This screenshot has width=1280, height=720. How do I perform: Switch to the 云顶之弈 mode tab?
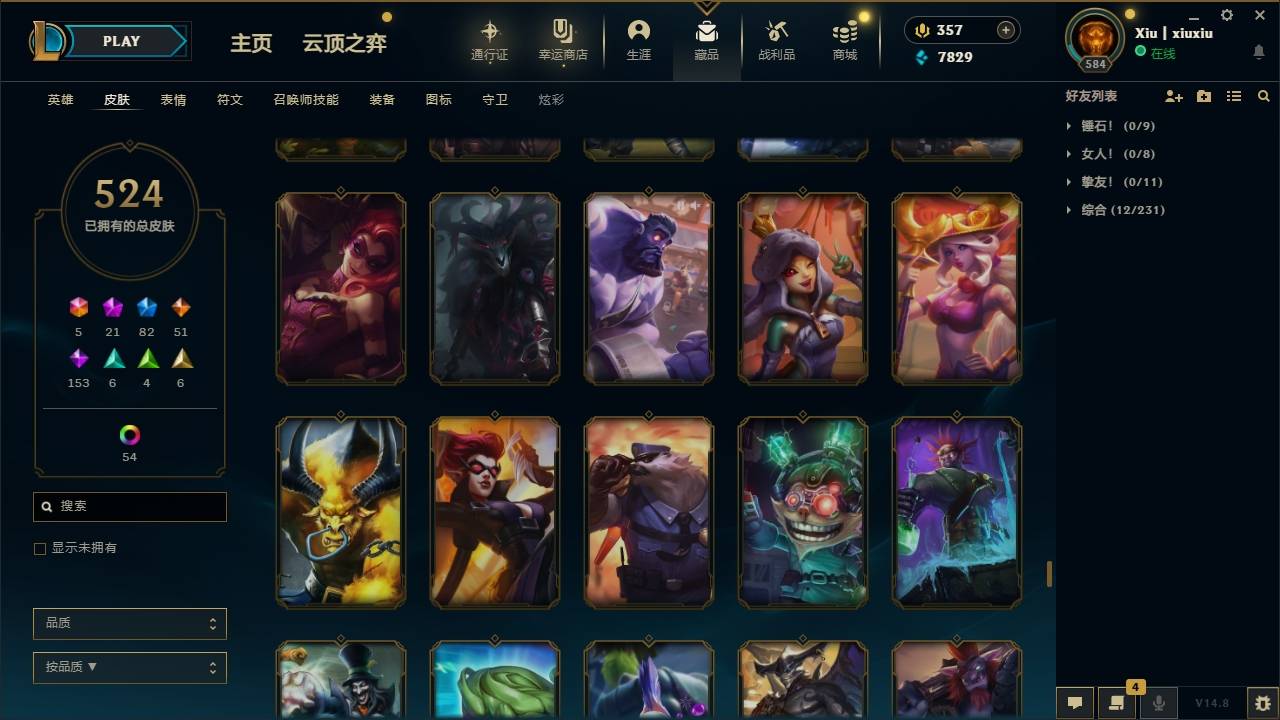[x=344, y=42]
